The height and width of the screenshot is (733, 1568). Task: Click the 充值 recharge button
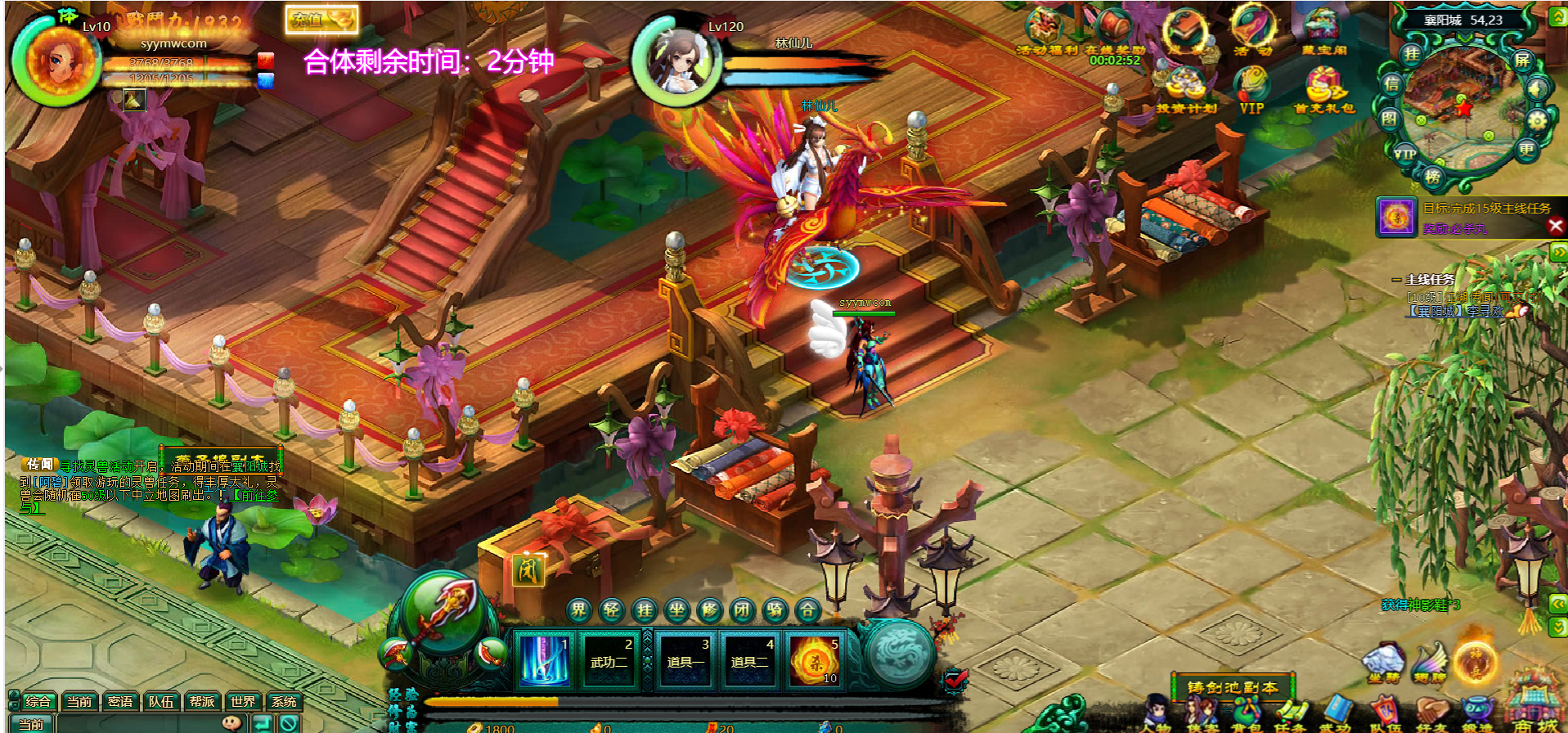pyautogui.click(x=321, y=20)
